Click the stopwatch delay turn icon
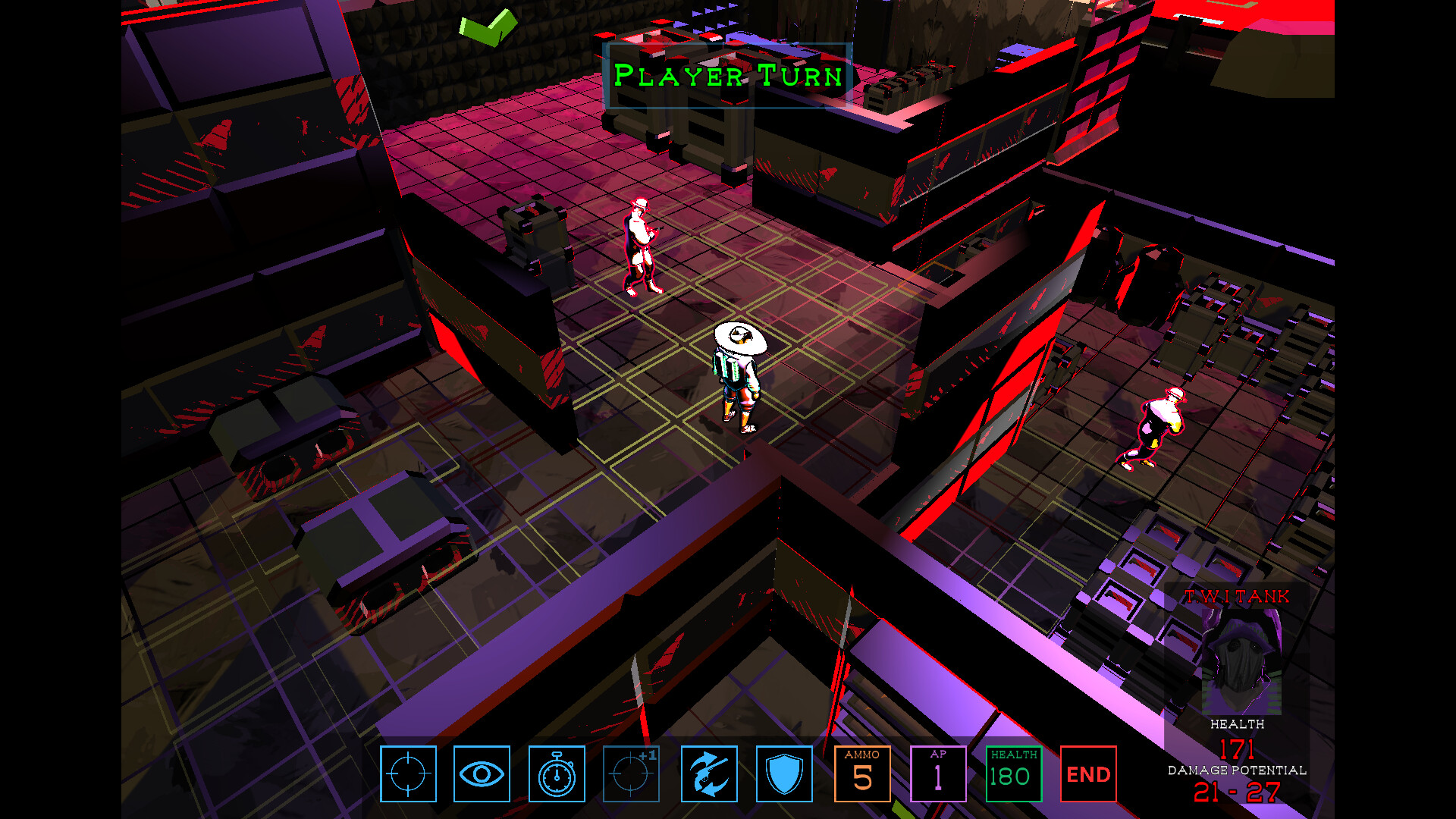 558,774
